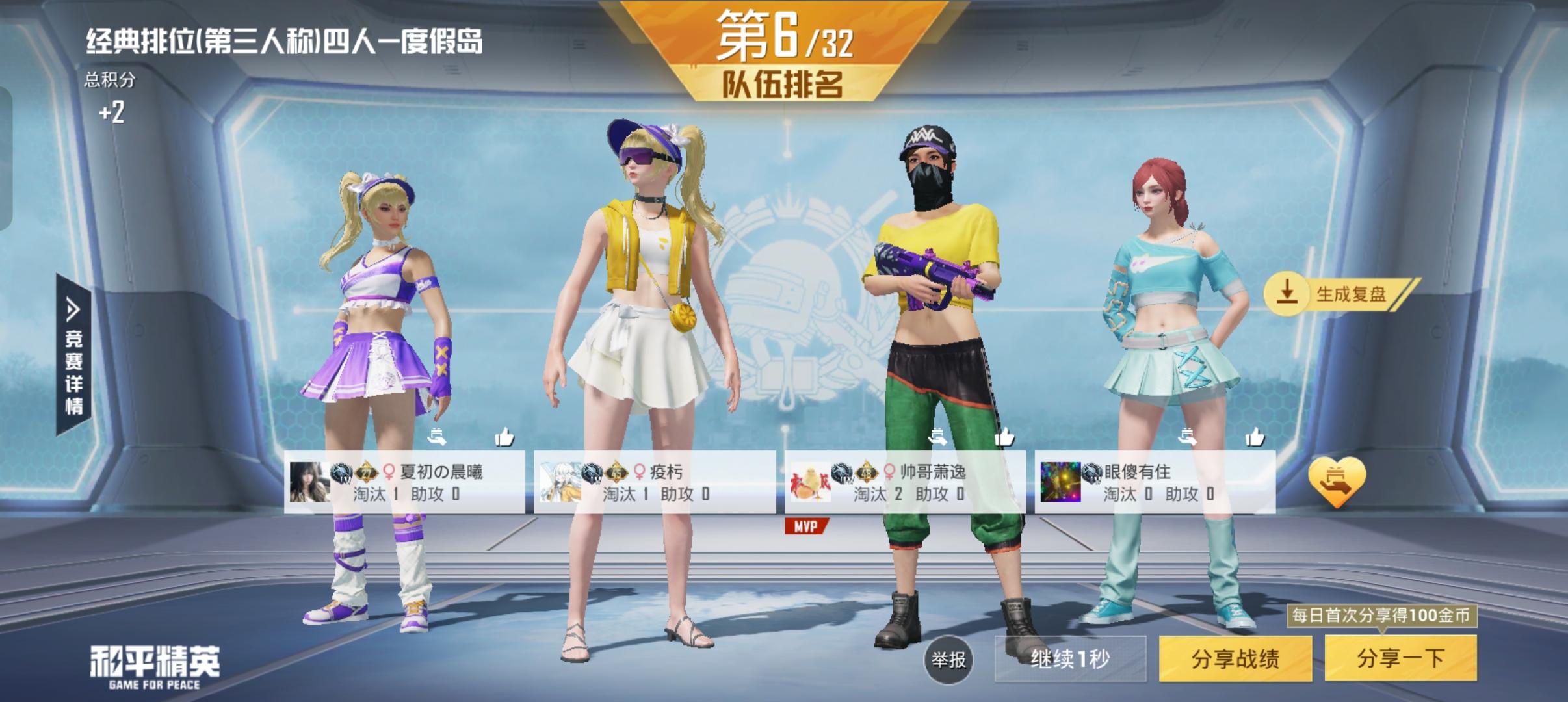Open the 队伍排名 ranking banner
The image size is (1568, 702).
tap(784, 83)
